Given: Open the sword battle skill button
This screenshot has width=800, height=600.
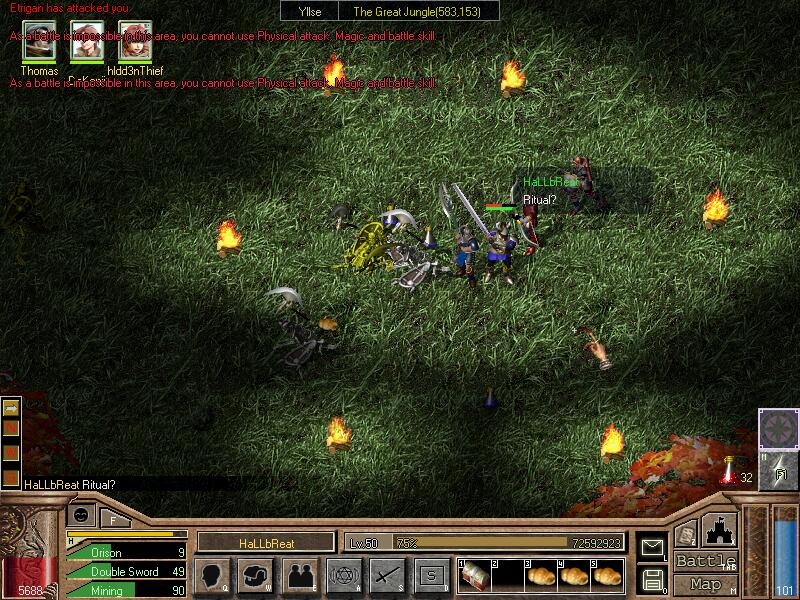Looking at the screenshot, I should (388, 575).
